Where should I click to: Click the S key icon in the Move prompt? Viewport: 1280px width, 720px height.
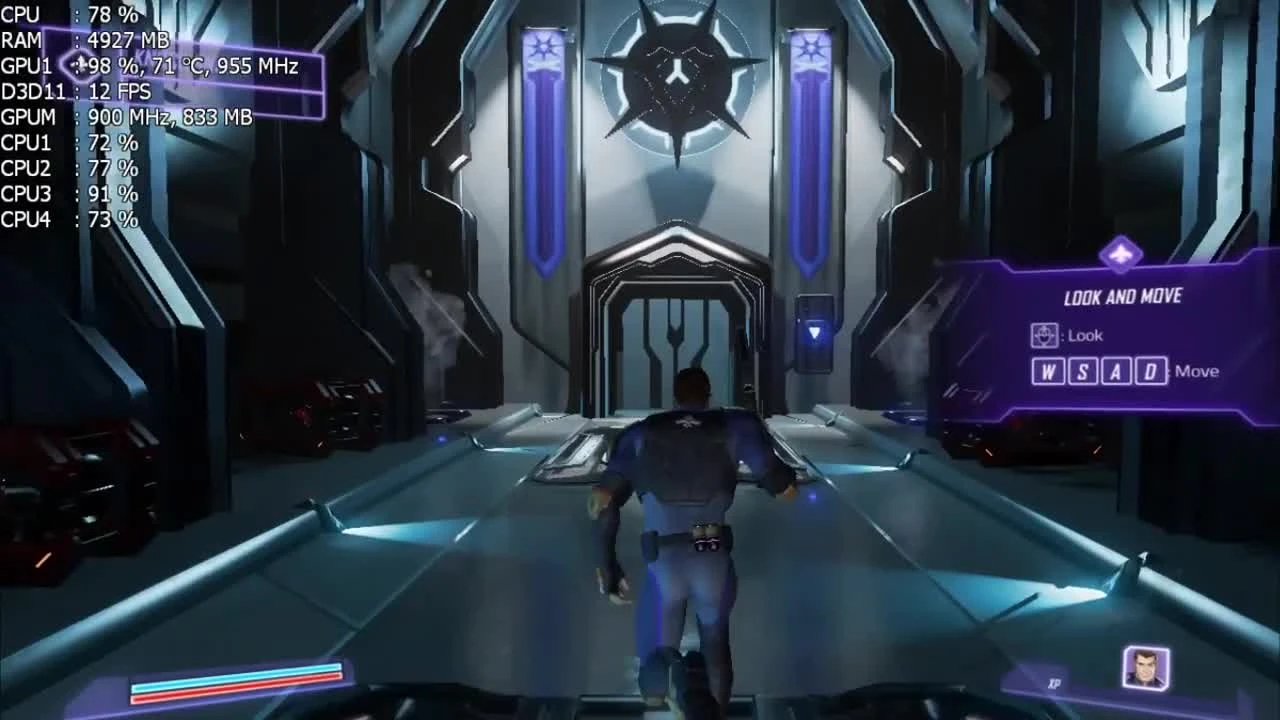1086,370
